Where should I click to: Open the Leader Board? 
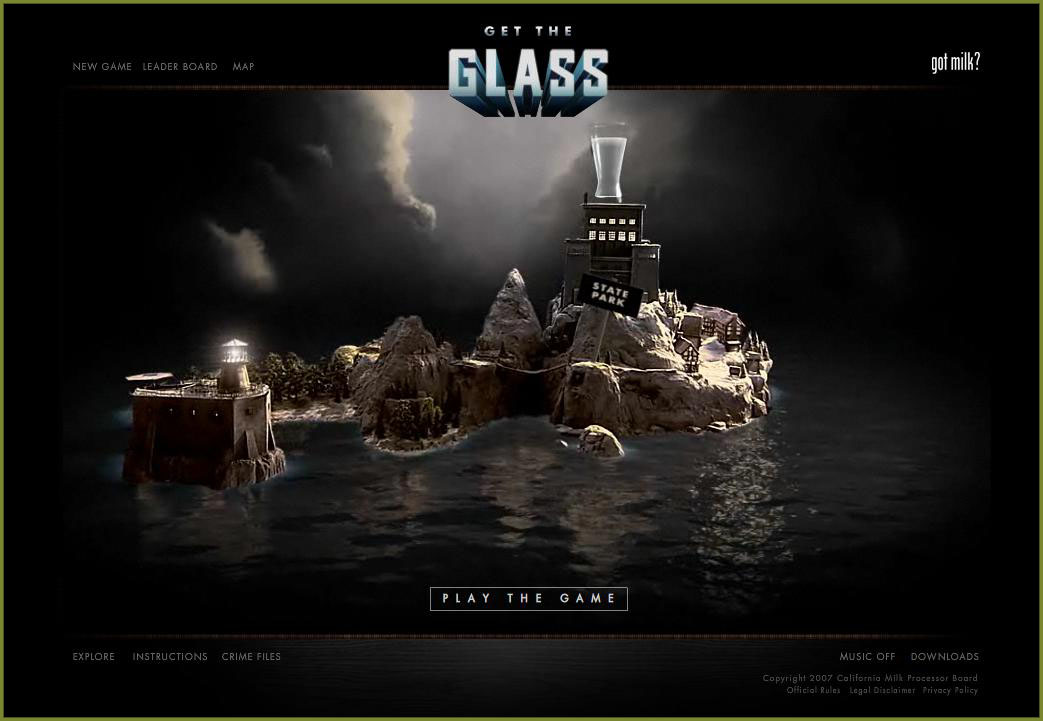[180, 67]
